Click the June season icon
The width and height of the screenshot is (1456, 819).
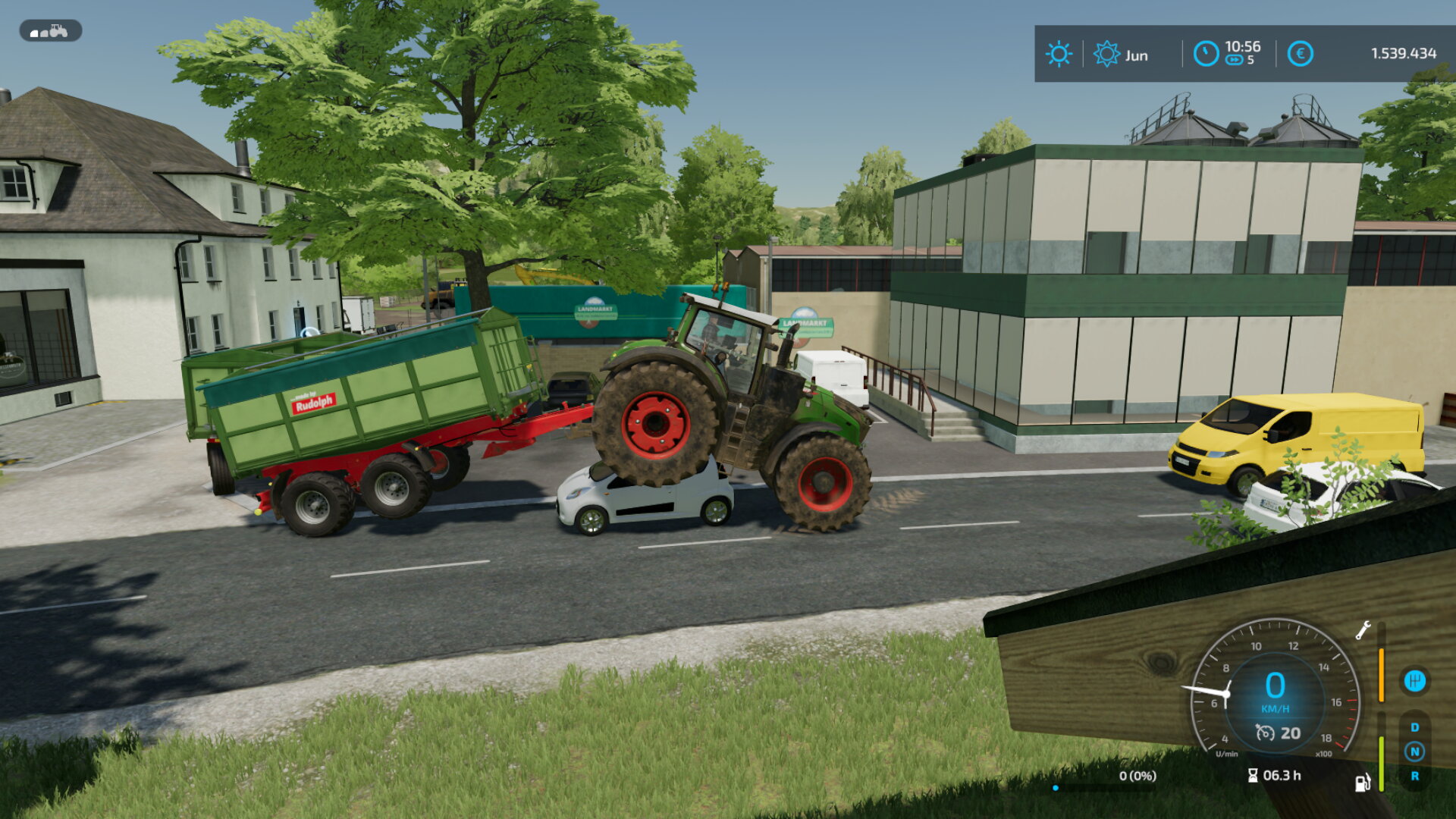pos(1106,54)
